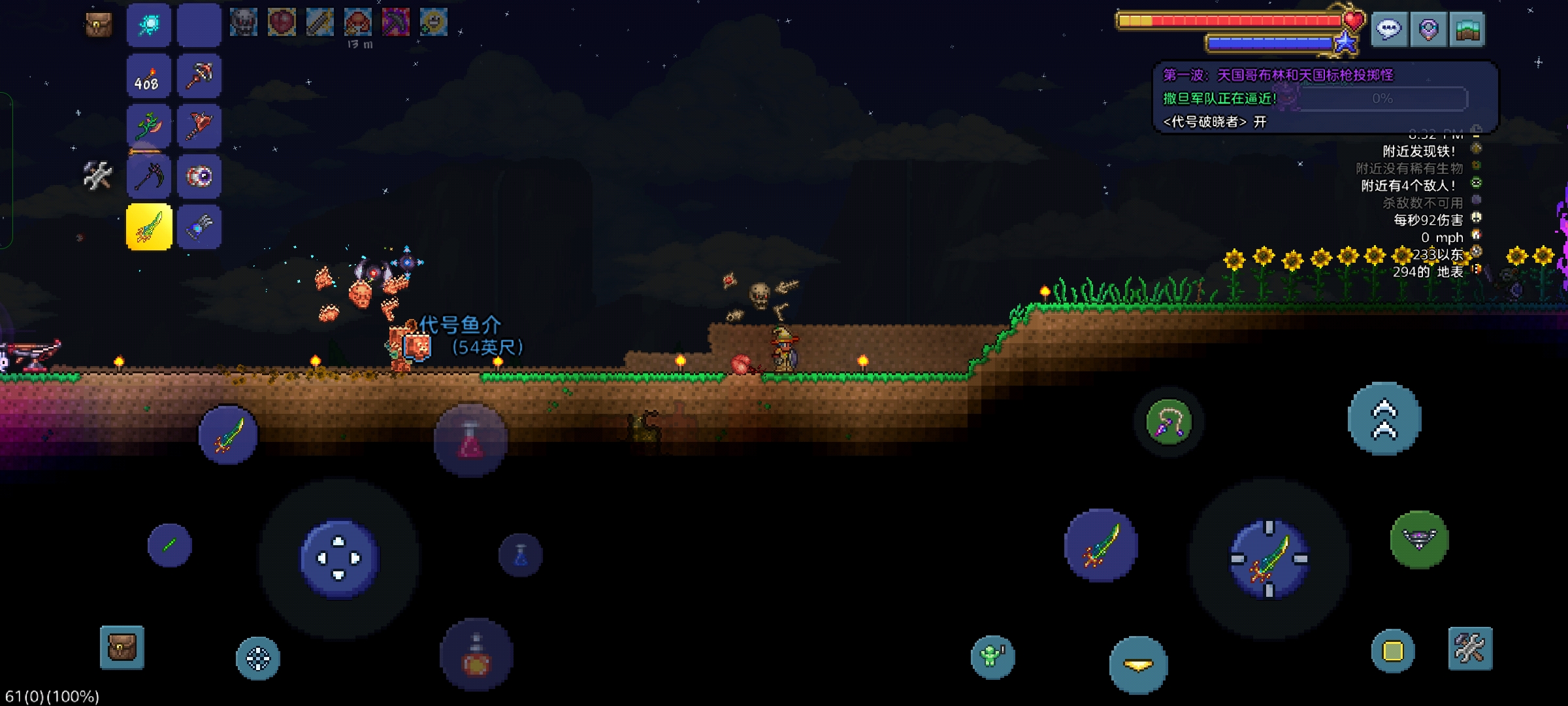This screenshot has height=706, width=1568.
Task: Activate the UFO mount button
Action: coord(1419,539)
